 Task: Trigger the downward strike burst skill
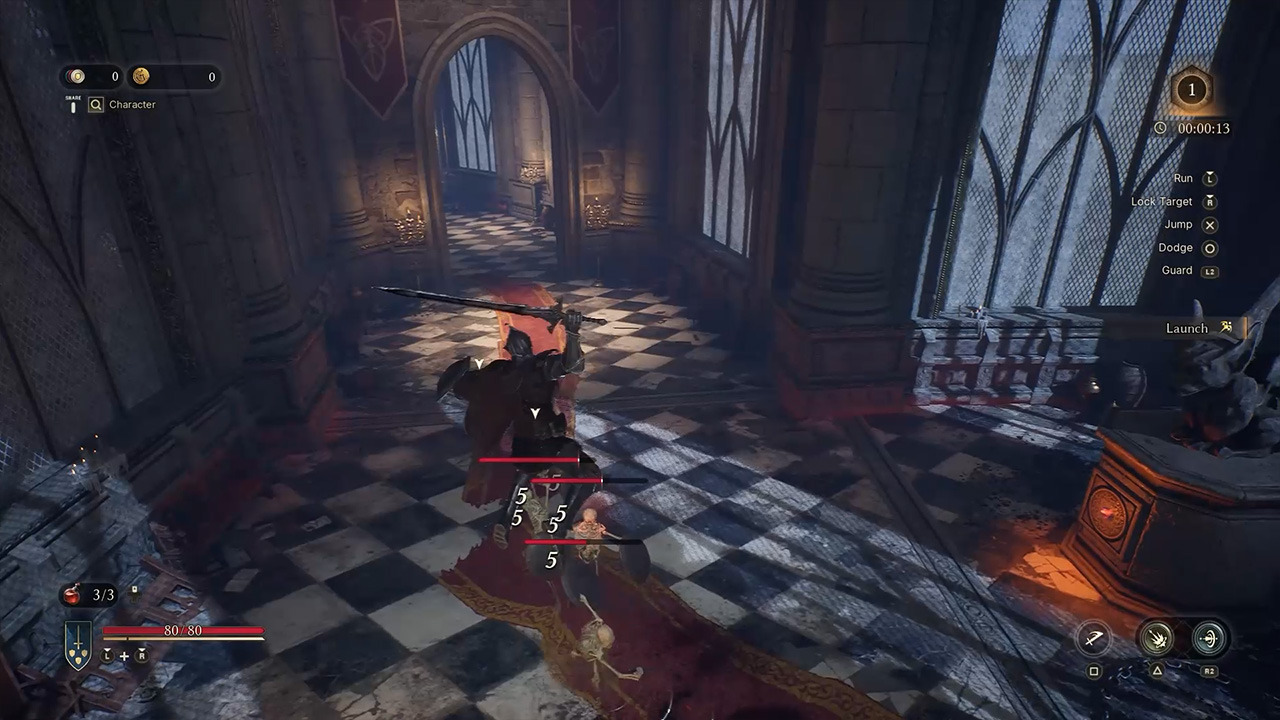[x=1156, y=638]
